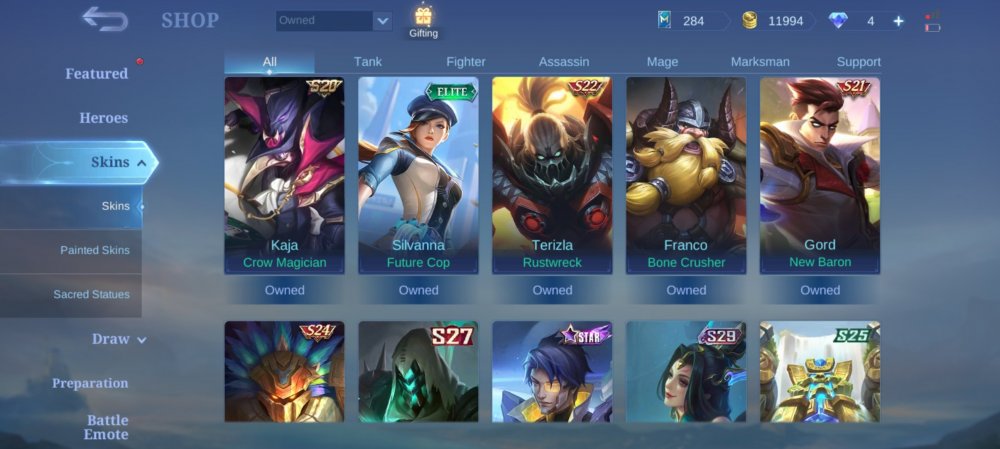
Task: Switch to the Tank tab
Action: tap(368, 62)
